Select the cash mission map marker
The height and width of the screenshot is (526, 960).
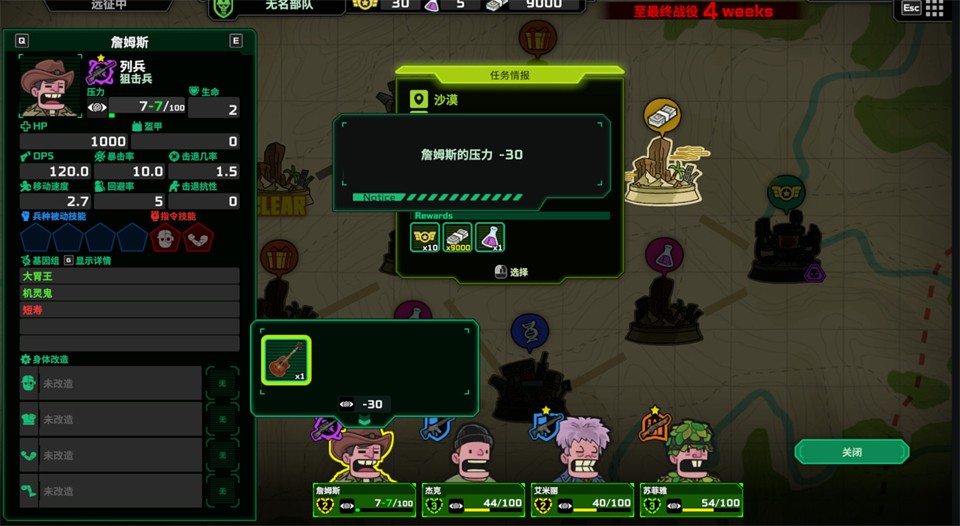(661, 117)
